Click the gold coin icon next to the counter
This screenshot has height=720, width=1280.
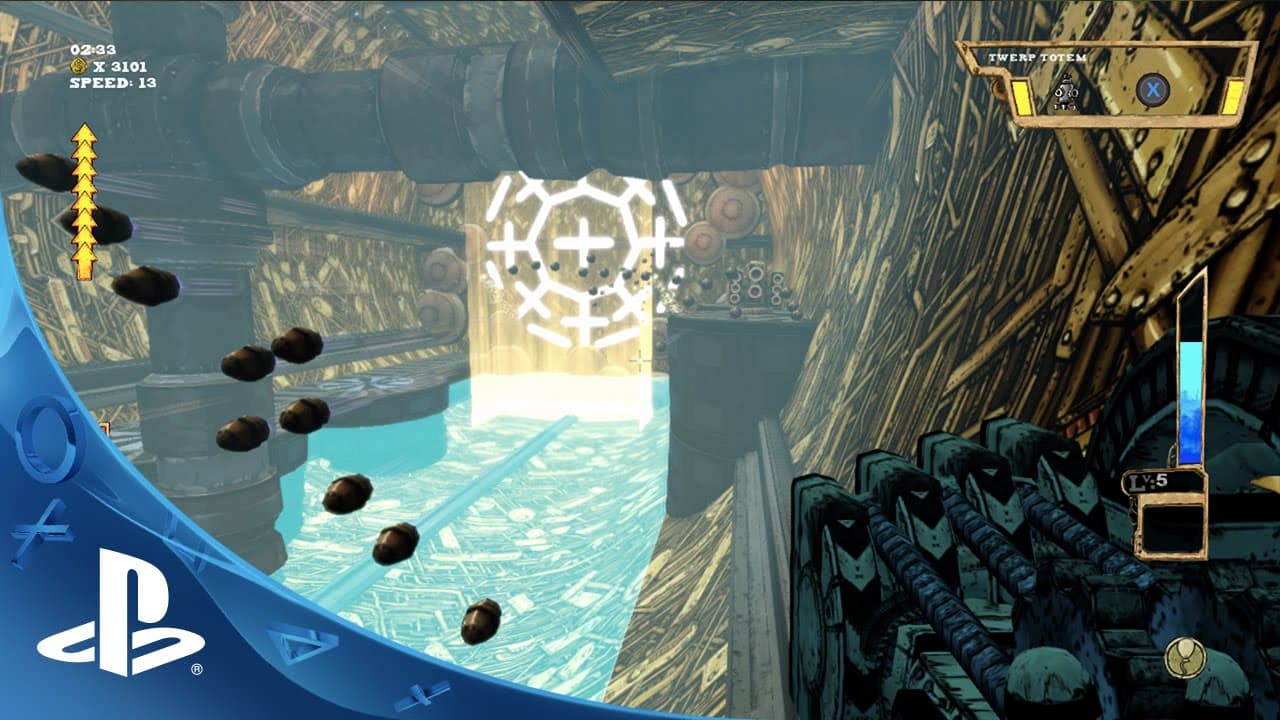77,65
